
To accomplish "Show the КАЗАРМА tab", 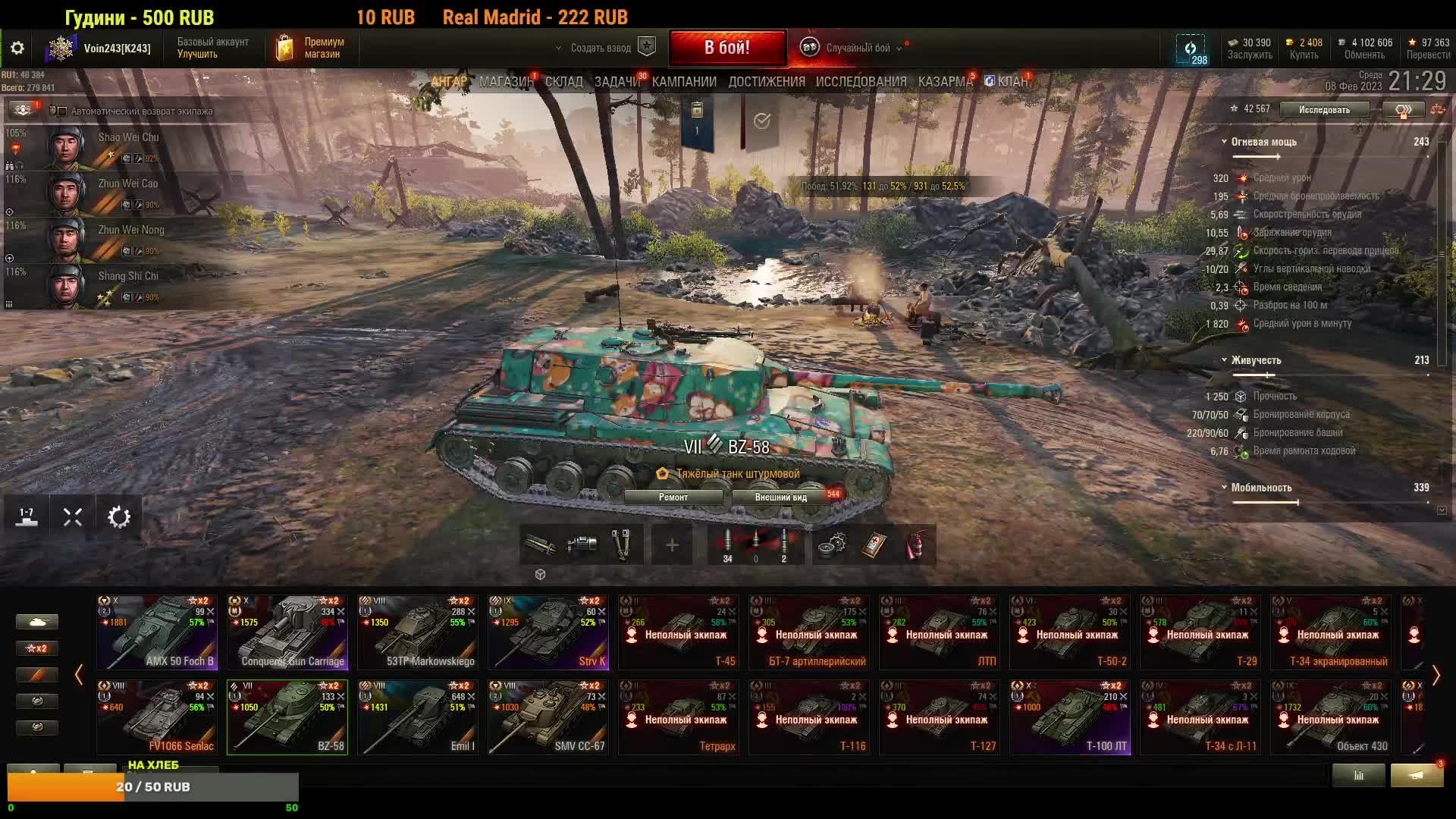I will point(944,82).
